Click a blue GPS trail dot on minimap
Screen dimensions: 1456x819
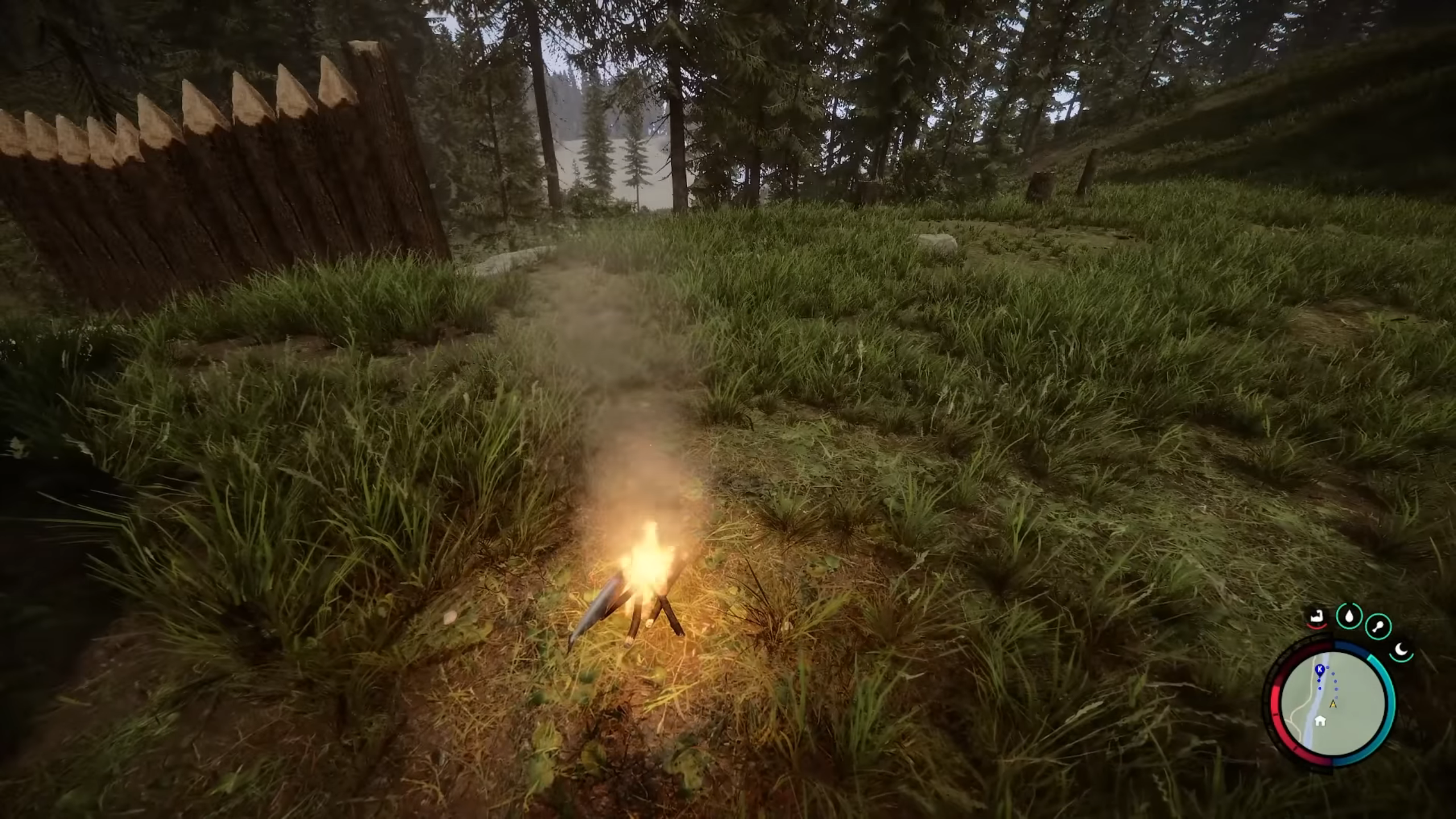pos(1335,681)
